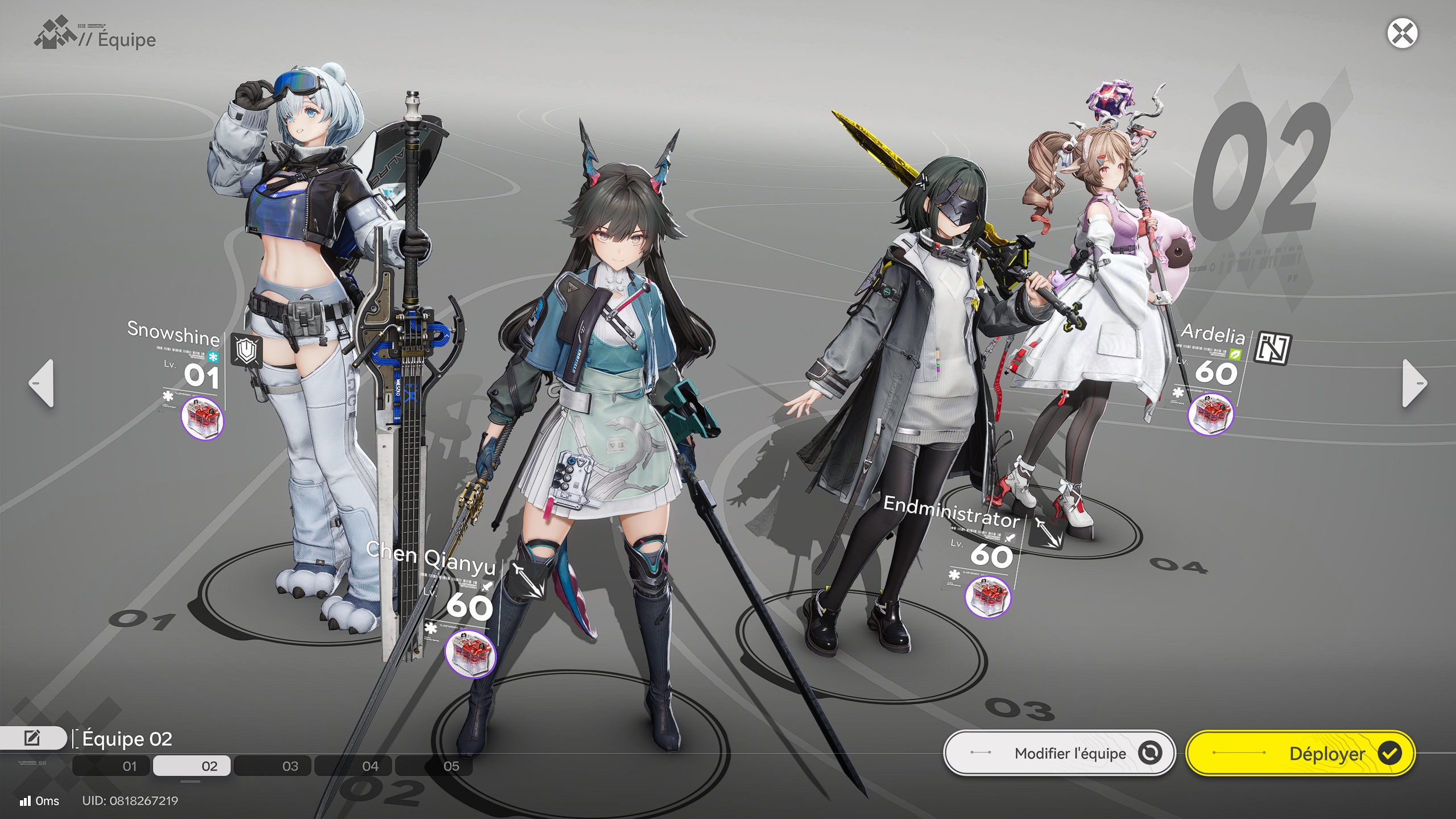Open the team rename pencil icon
Screen dimensions: 1456x819
[33, 738]
